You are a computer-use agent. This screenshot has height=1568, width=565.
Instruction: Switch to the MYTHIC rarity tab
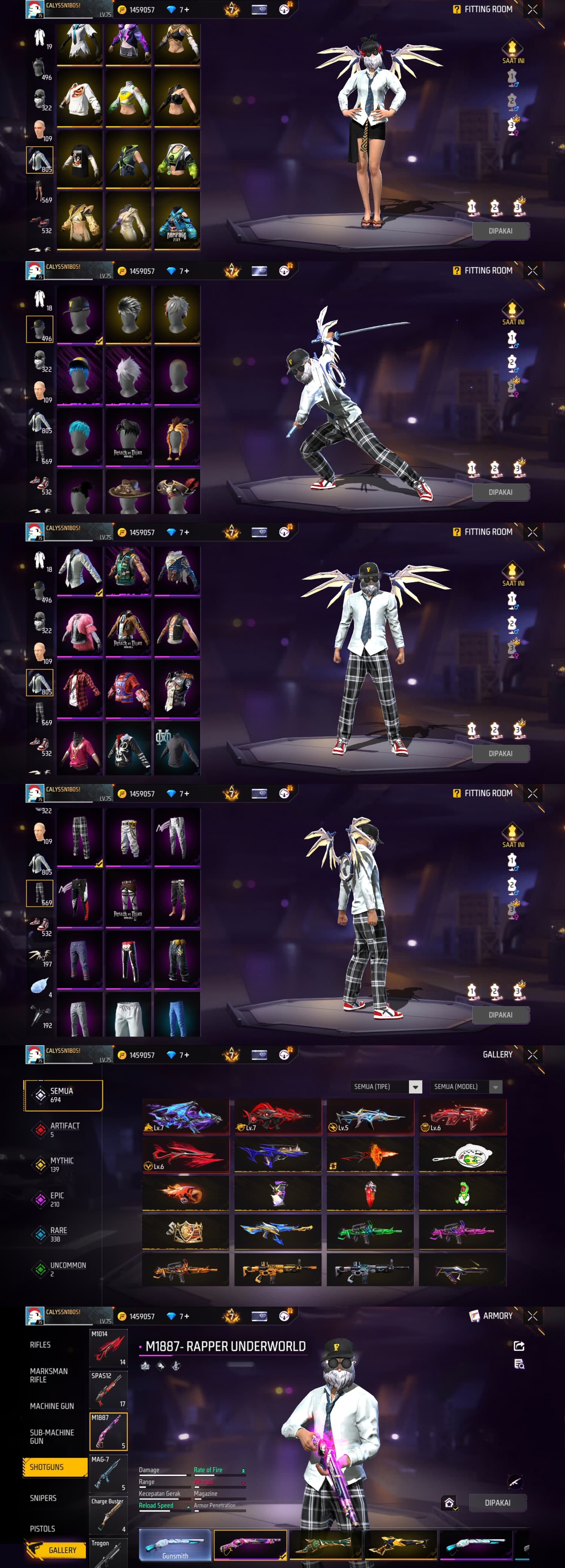pos(61,1164)
